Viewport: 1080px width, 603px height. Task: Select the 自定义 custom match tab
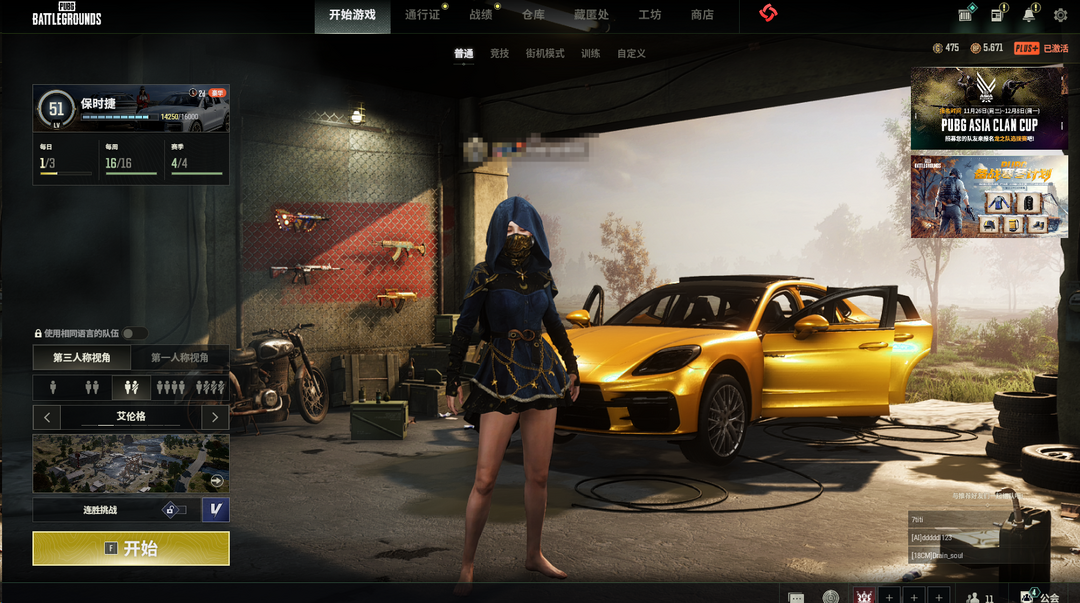click(631, 54)
